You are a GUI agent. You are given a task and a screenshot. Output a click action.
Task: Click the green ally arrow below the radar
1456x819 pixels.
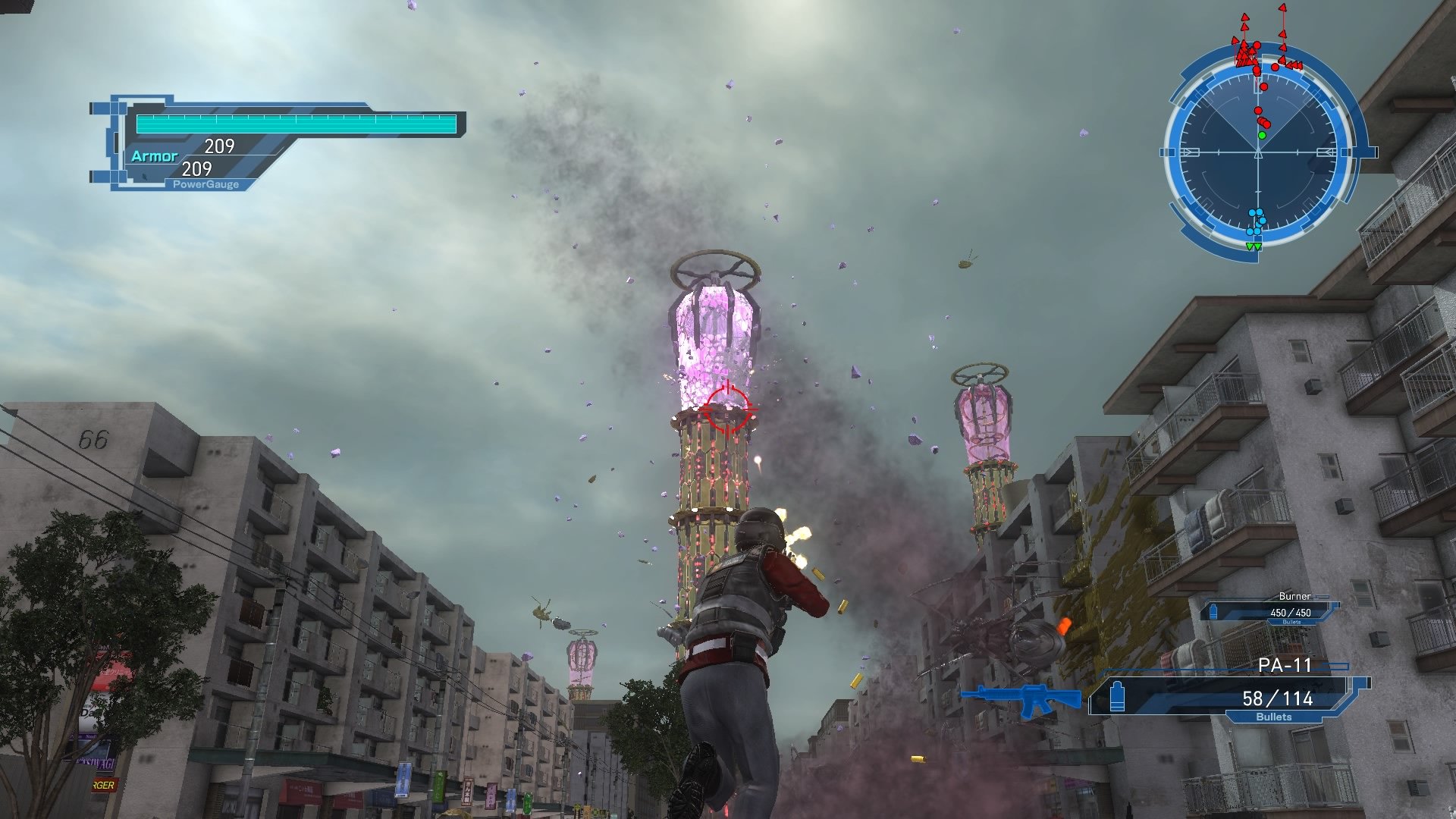[x=1251, y=244]
